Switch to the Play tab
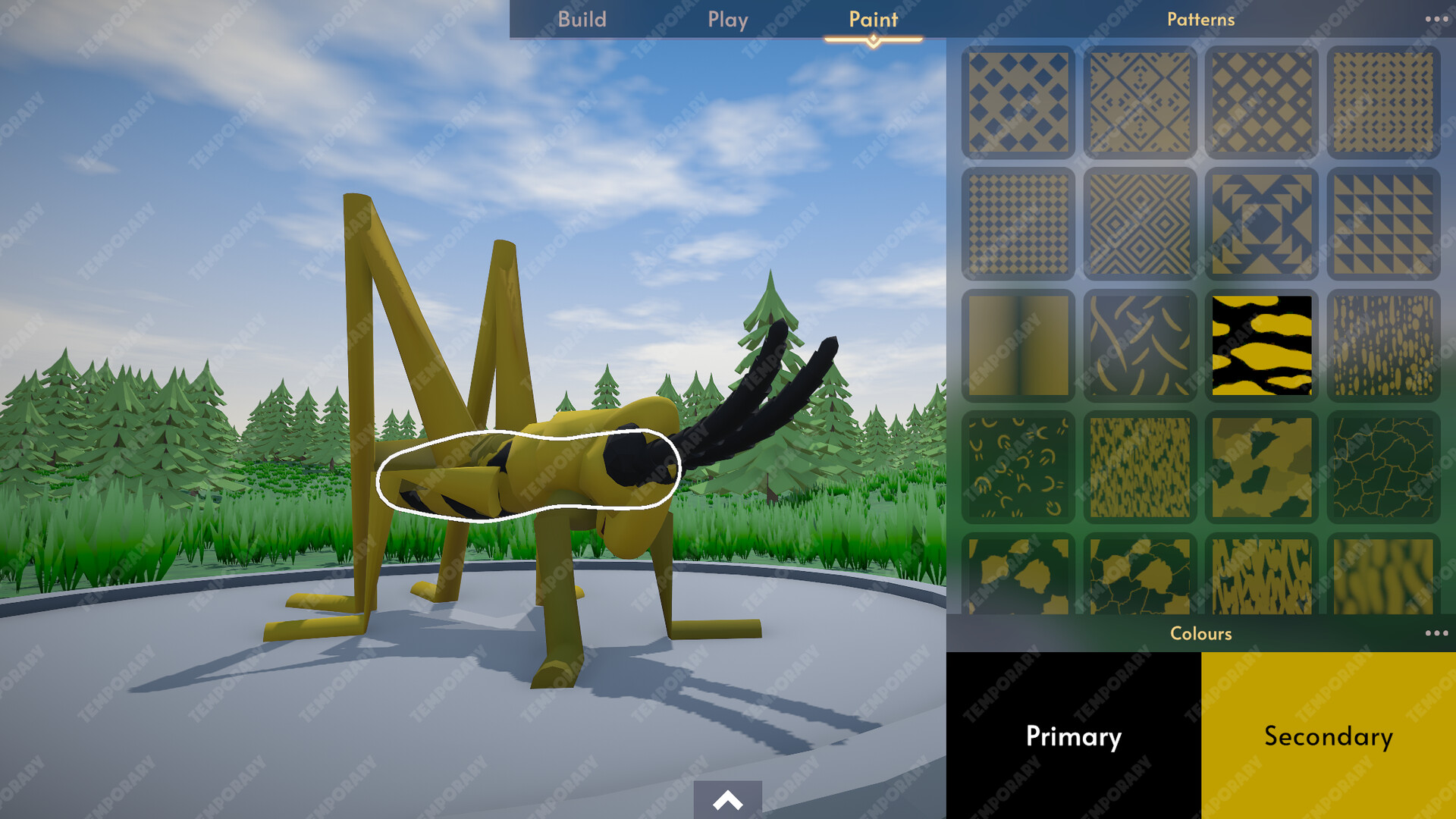Image resolution: width=1456 pixels, height=819 pixels. [727, 19]
